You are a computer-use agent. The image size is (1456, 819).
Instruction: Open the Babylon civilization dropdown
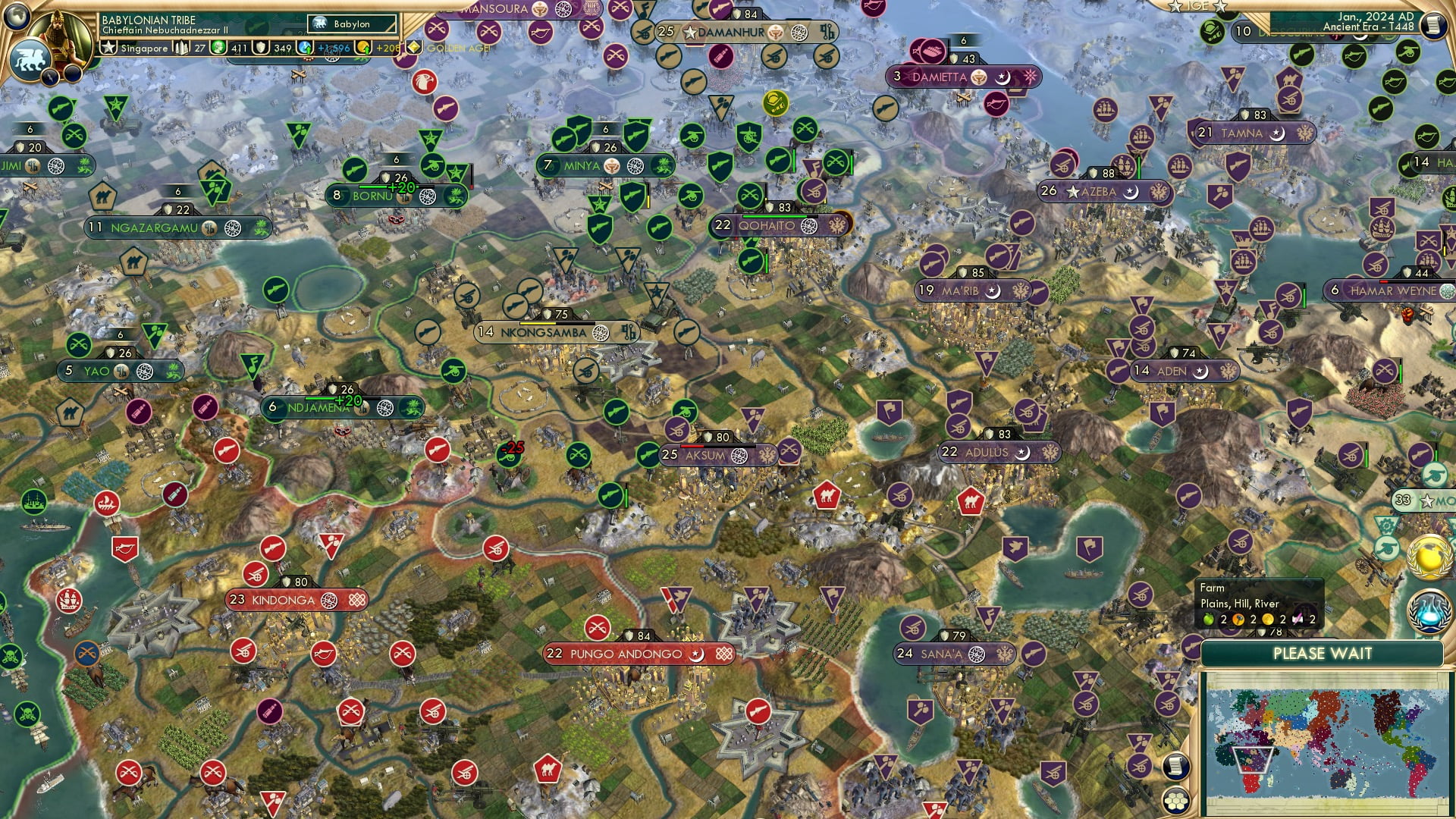pos(350,24)
